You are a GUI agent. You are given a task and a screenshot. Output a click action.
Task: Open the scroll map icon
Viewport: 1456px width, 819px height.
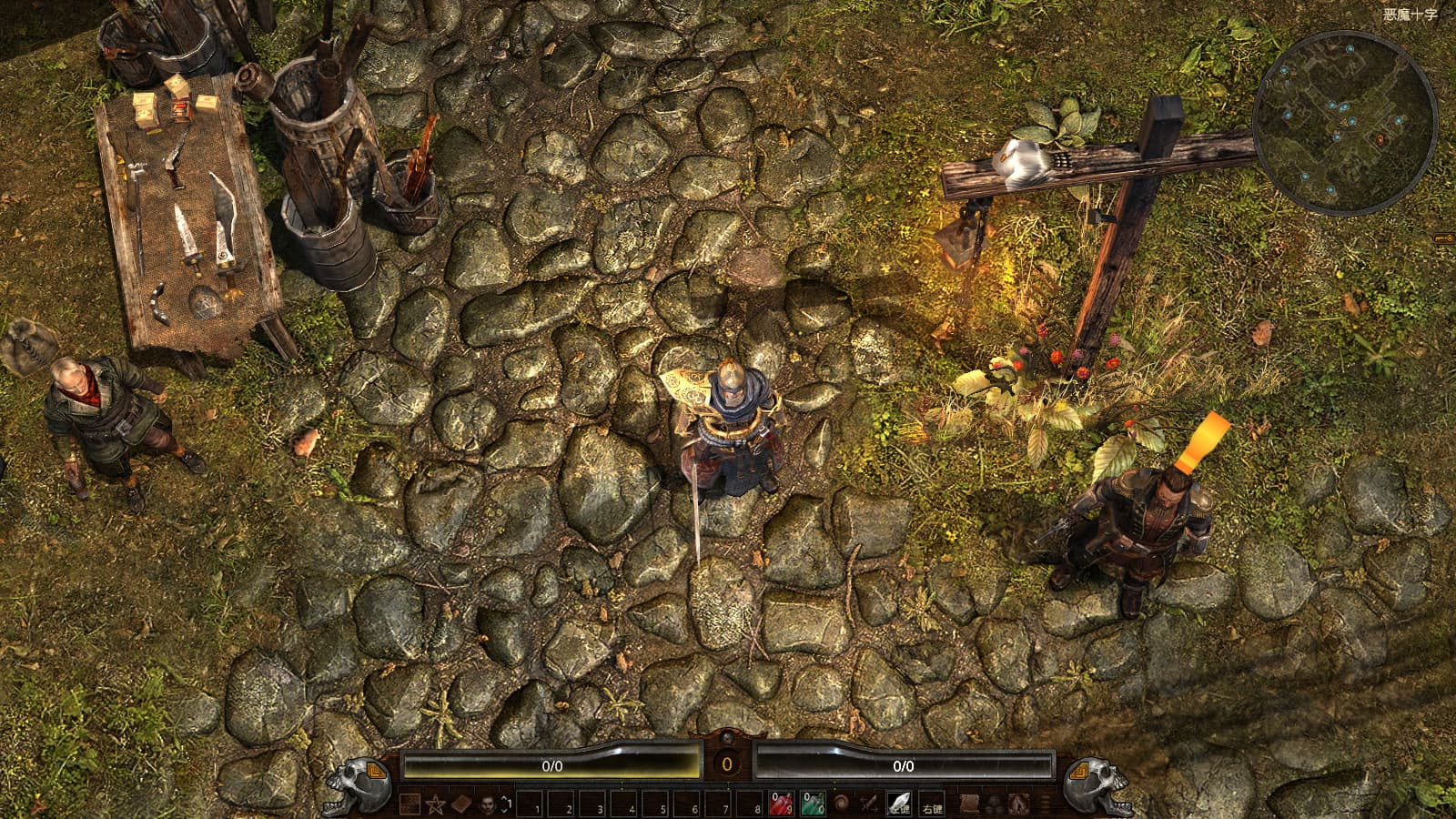click(x=970, y=804)
